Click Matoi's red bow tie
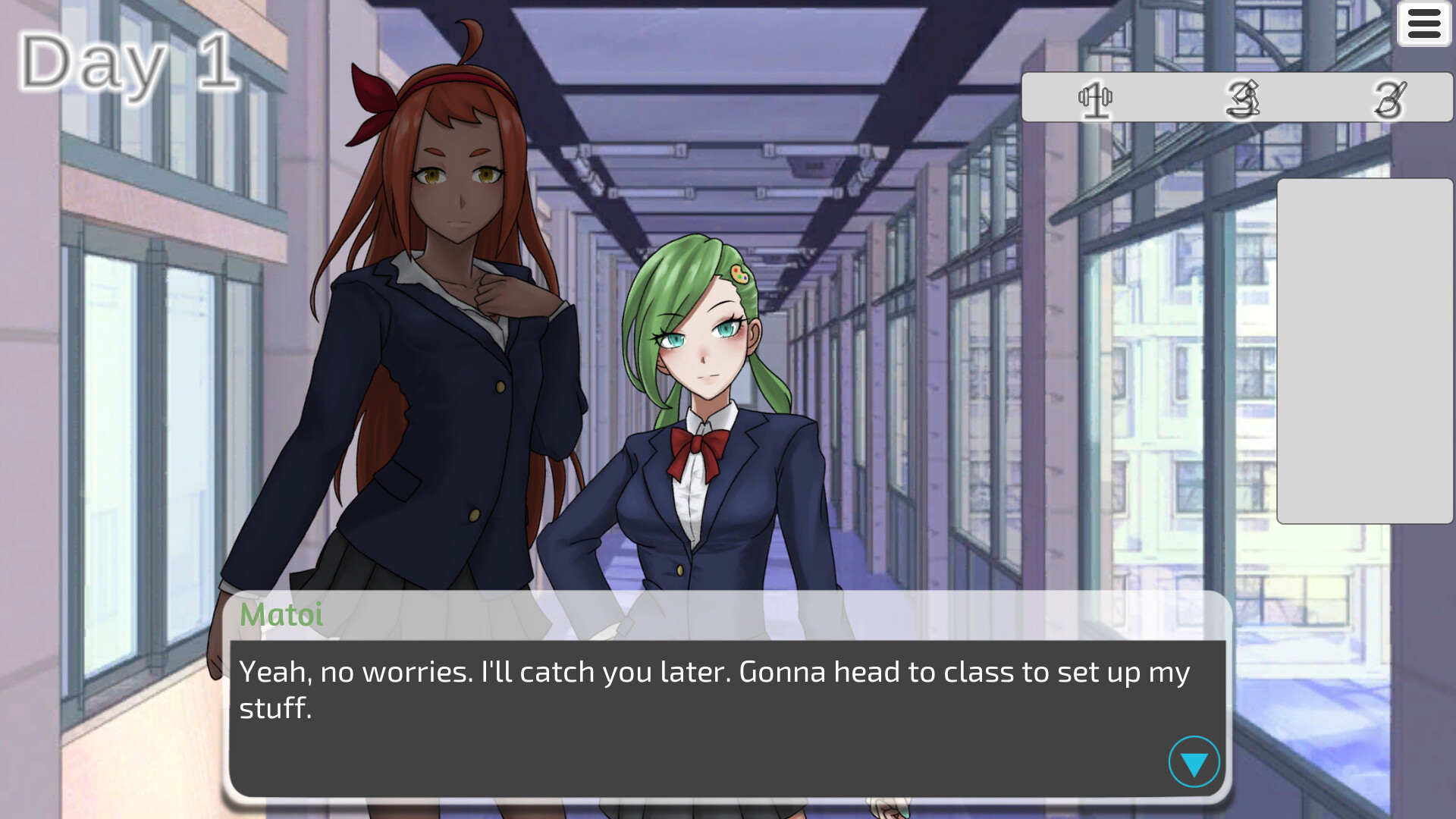The width and height of the screenshot is (1456, 819). pyautogui.click(x=696, y=447)
